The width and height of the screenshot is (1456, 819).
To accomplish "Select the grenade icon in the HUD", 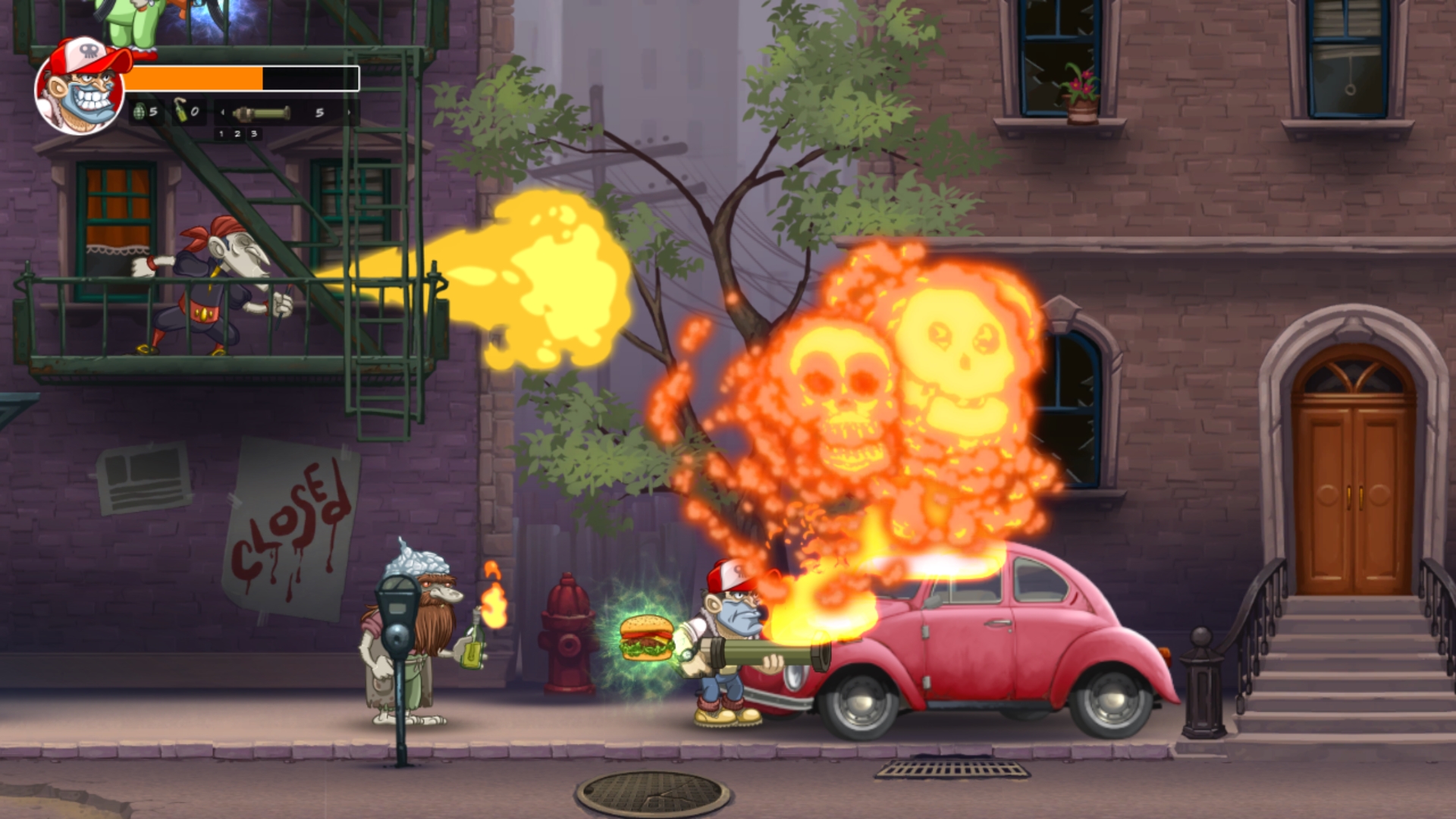I will pos(140,111).
